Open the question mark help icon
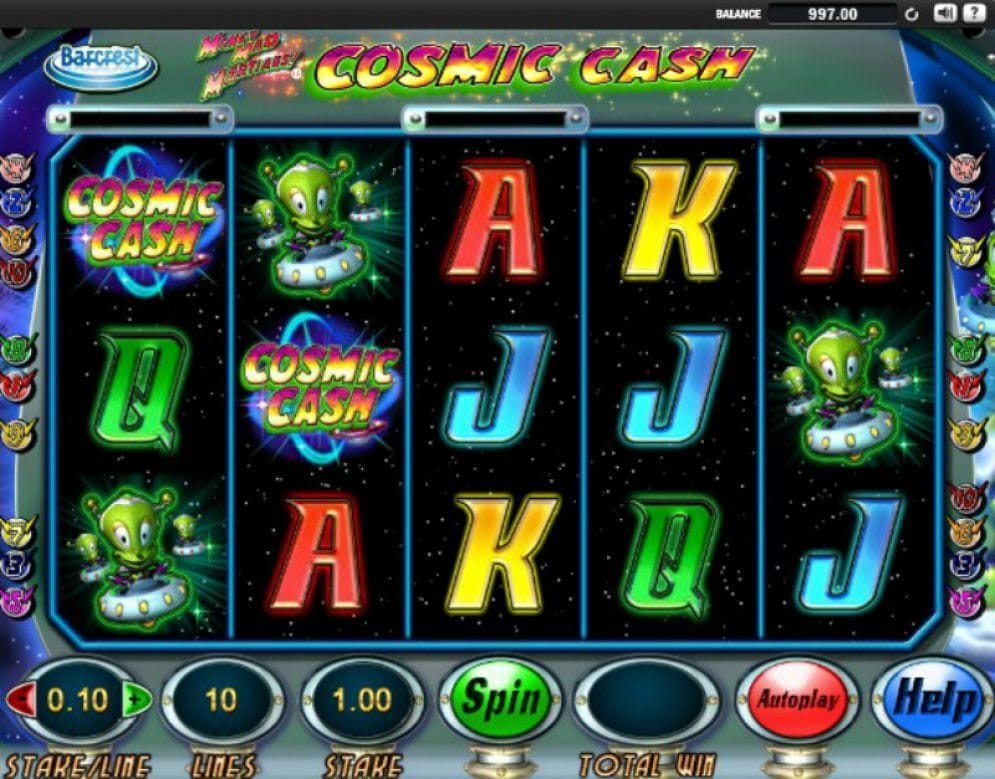The image size is (995, 779). click(x=973, y=13)
